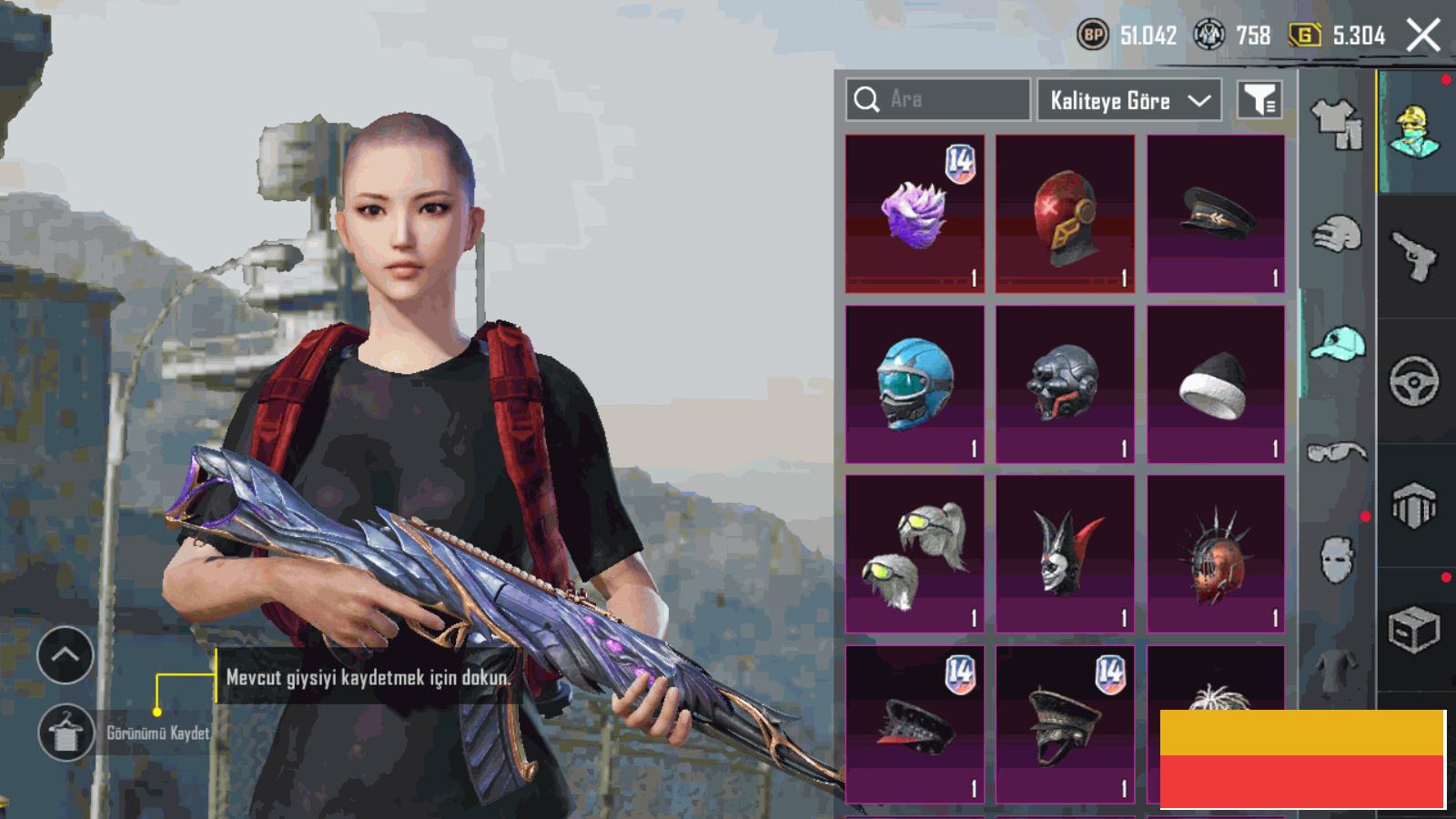Equip the blue helmet with goggles
The image size is (1456, 819).
click(x=915, y=384)
